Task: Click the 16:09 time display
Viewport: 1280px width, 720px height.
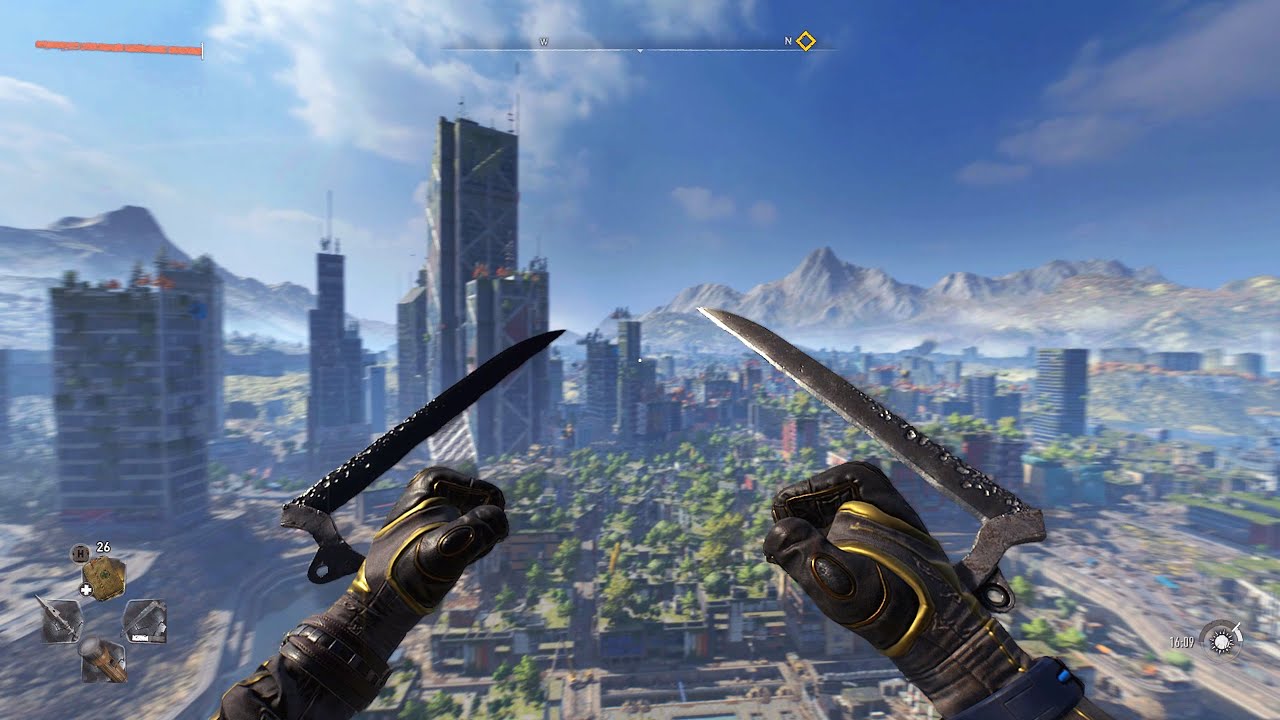Action: click(x=1182, y=641)
